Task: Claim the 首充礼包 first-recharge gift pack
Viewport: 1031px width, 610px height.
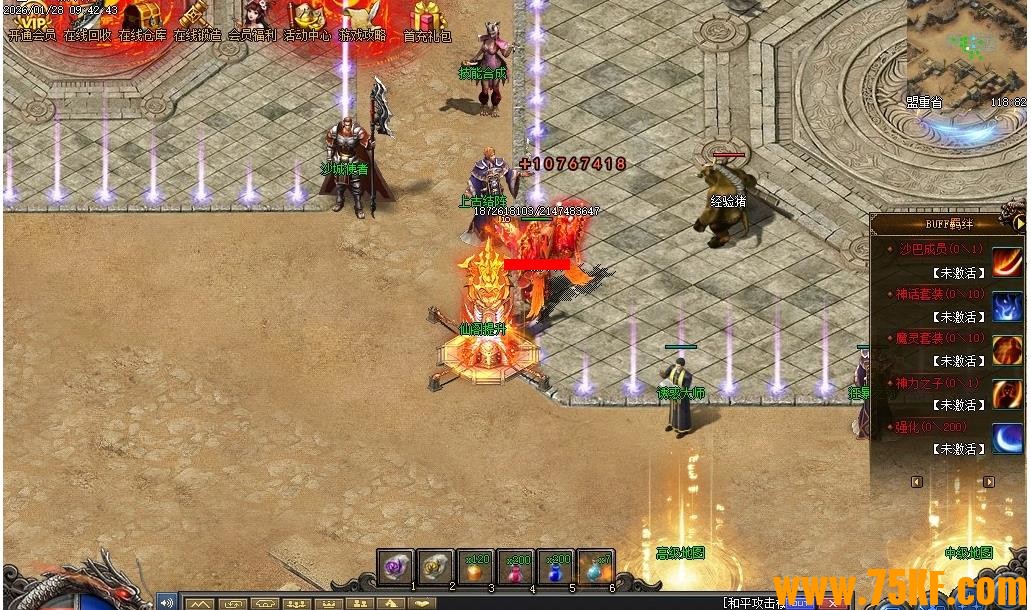Action: (427, 20)
